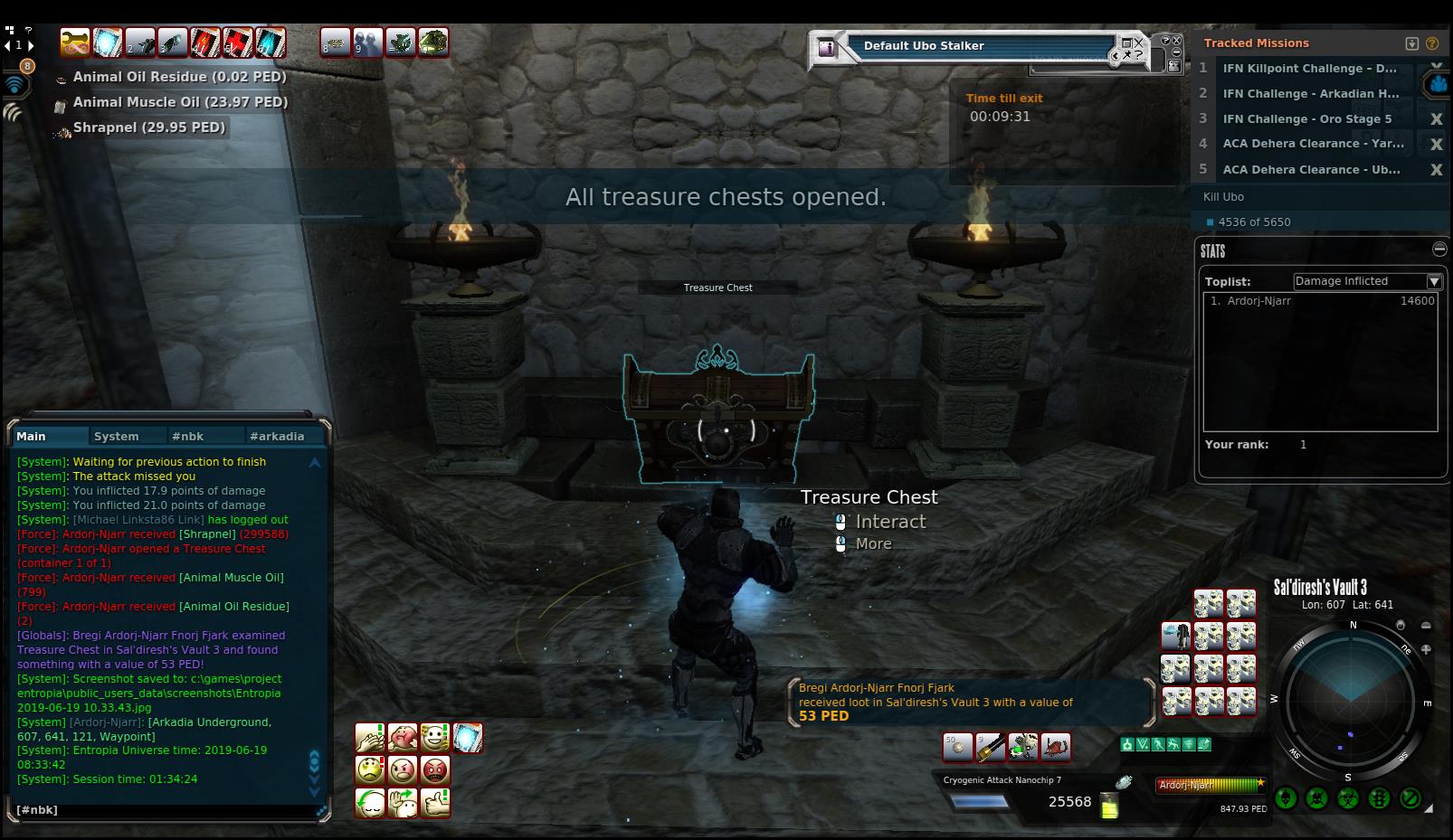Select the #nbk chat tab
Image resolution: width=1453 pixels, height=840 pixels.
[x=188, y=436]
